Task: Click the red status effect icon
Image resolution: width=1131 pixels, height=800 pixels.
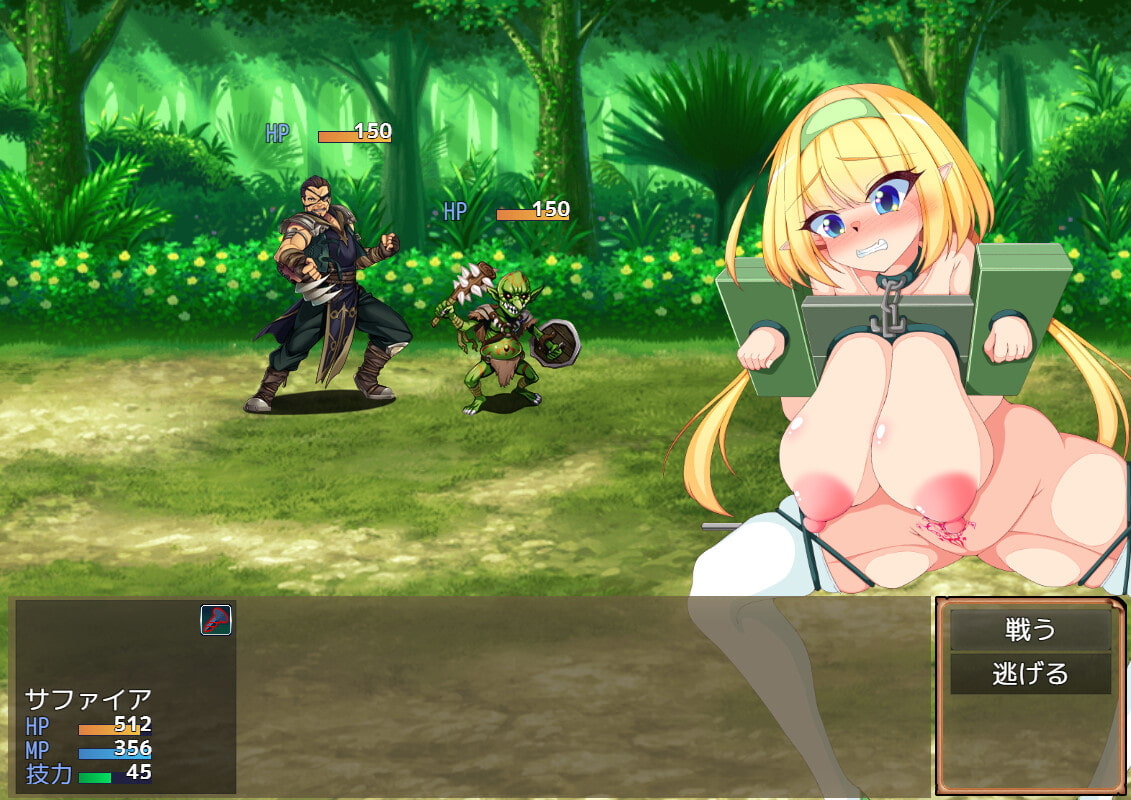Action: pos(216,620)
